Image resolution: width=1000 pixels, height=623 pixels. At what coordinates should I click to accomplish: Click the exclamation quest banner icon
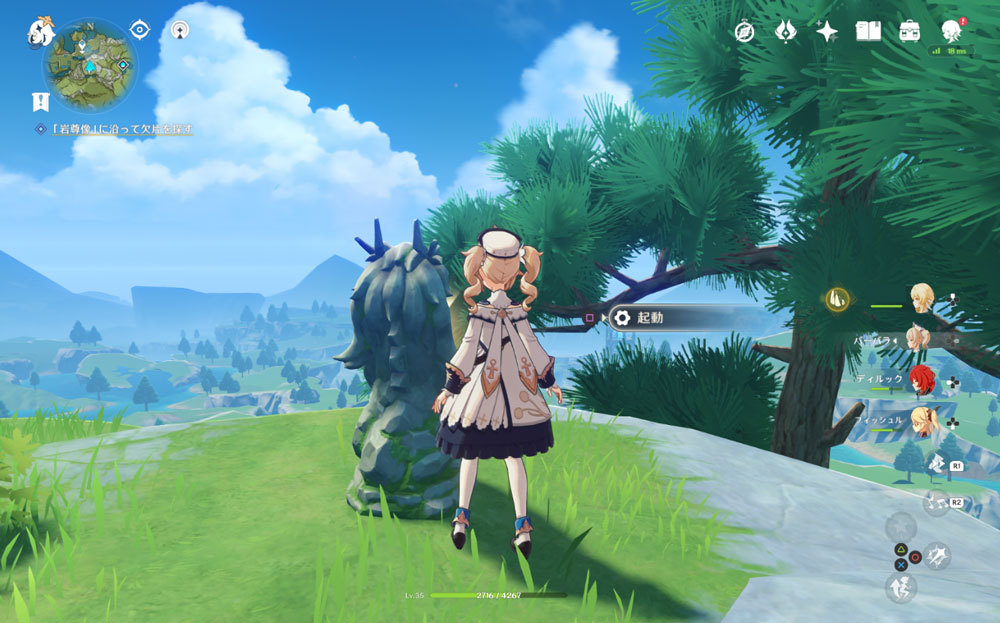coord(40,101)
